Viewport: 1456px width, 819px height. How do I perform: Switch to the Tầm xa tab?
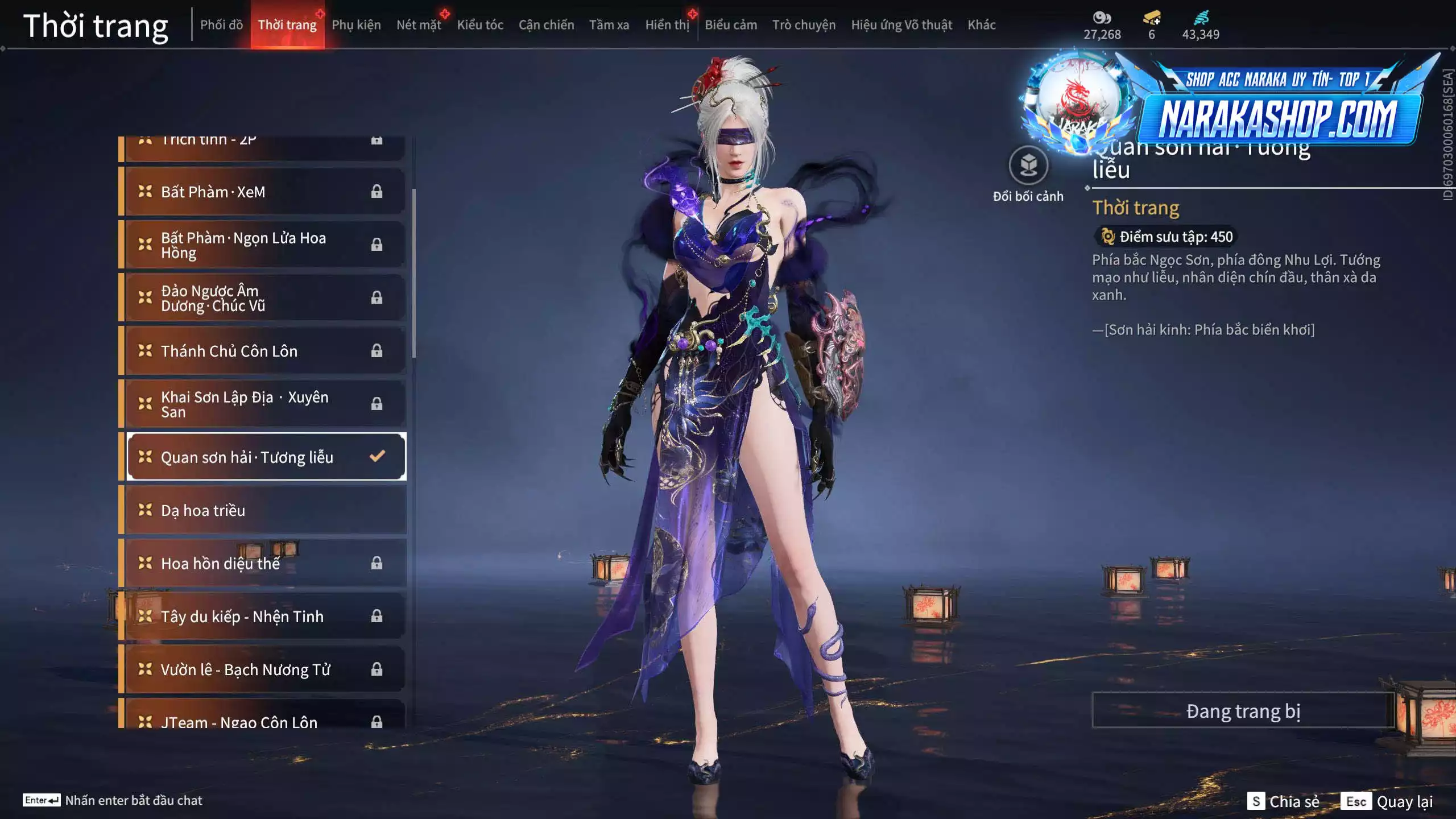click(609, 25)
